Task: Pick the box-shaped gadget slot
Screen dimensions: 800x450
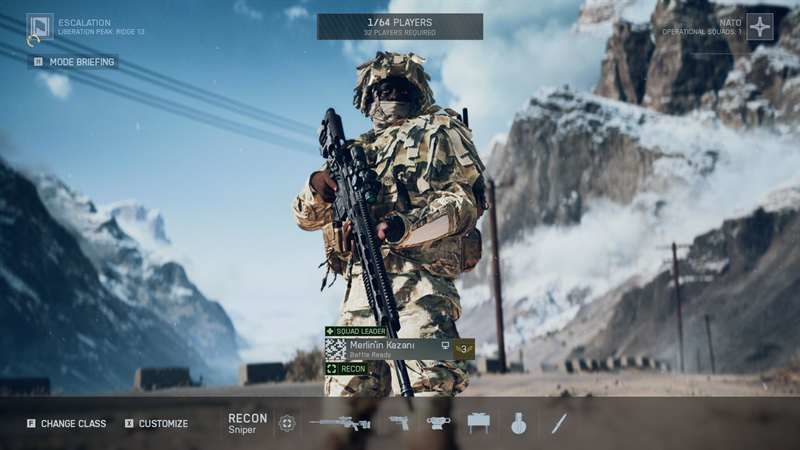Action: 479,423
